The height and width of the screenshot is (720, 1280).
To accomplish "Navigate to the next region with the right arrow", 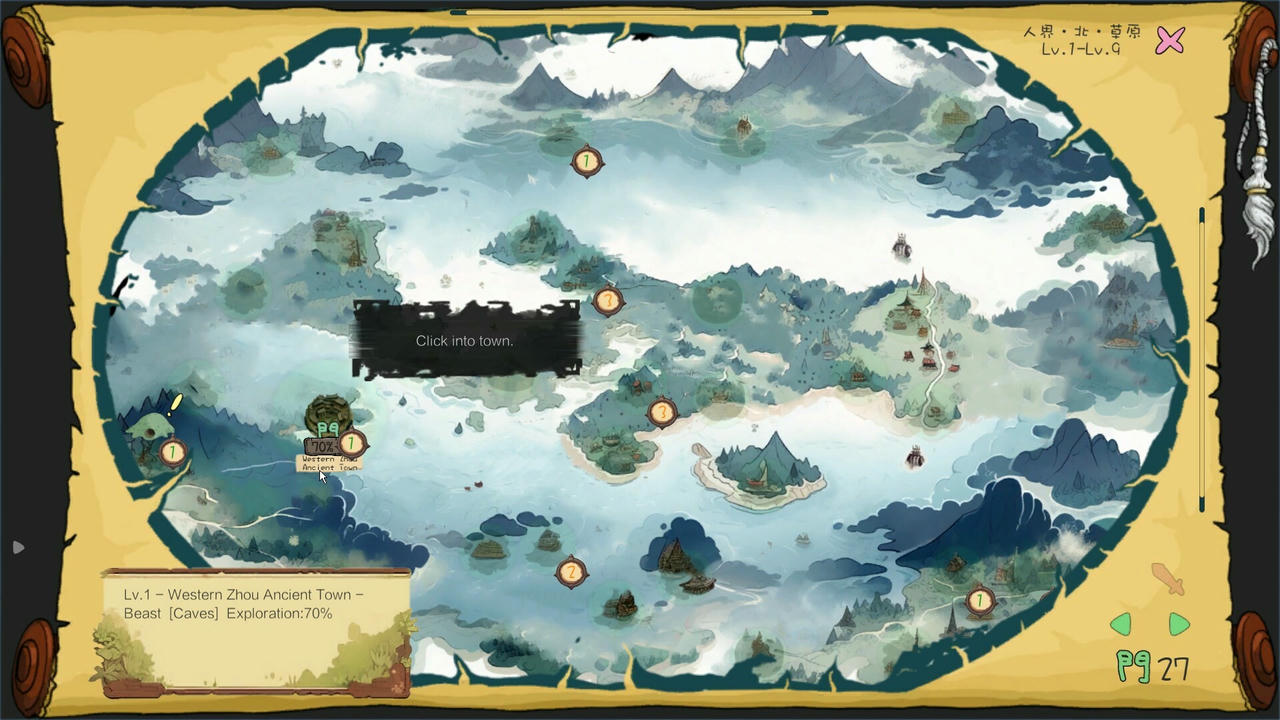I will 1178,624.
